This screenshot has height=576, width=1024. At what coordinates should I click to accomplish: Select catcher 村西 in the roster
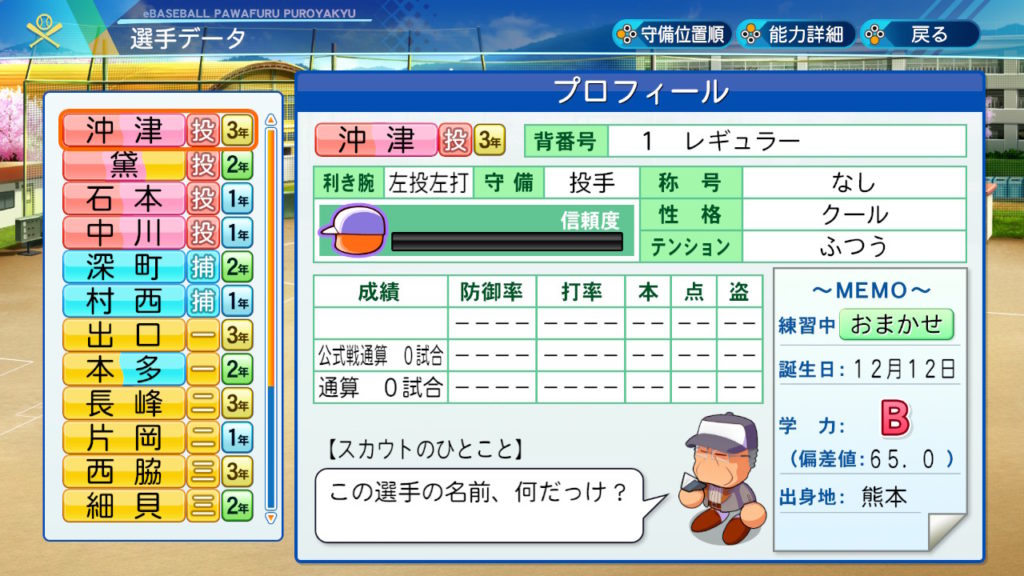click(157, 300)
